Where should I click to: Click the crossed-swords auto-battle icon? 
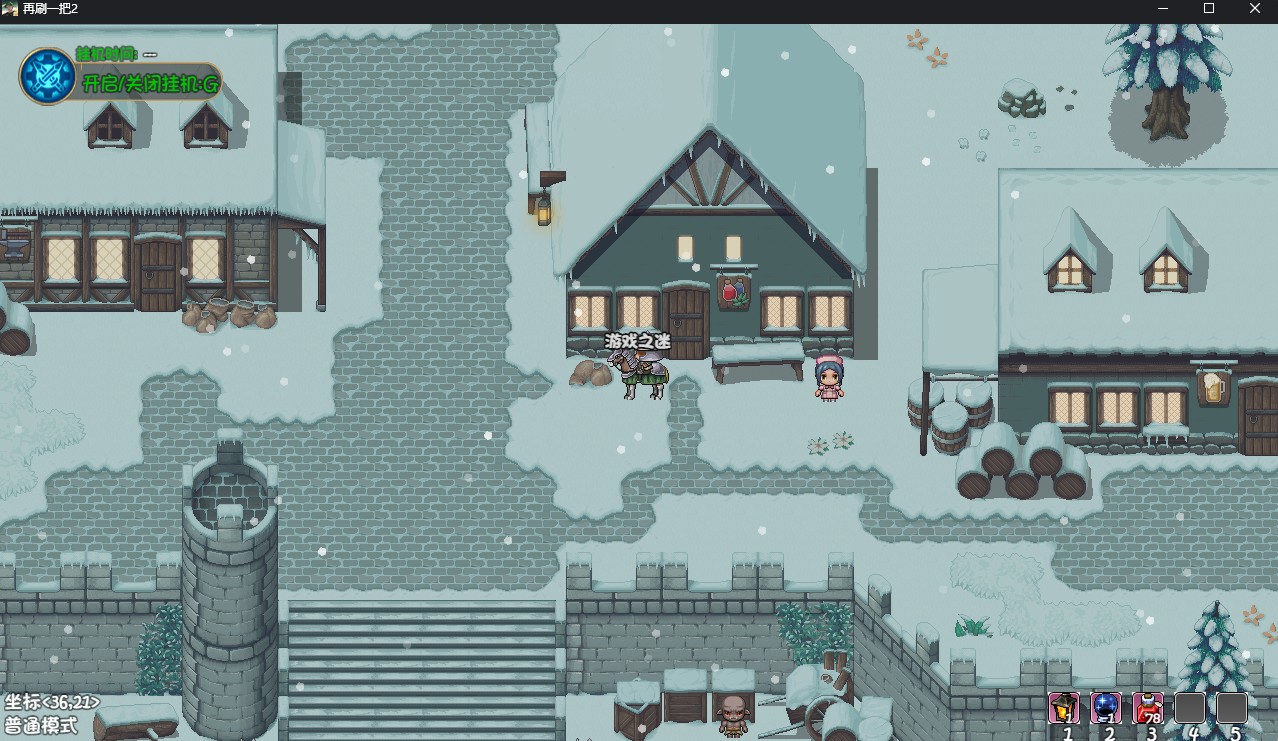[47, 77]
